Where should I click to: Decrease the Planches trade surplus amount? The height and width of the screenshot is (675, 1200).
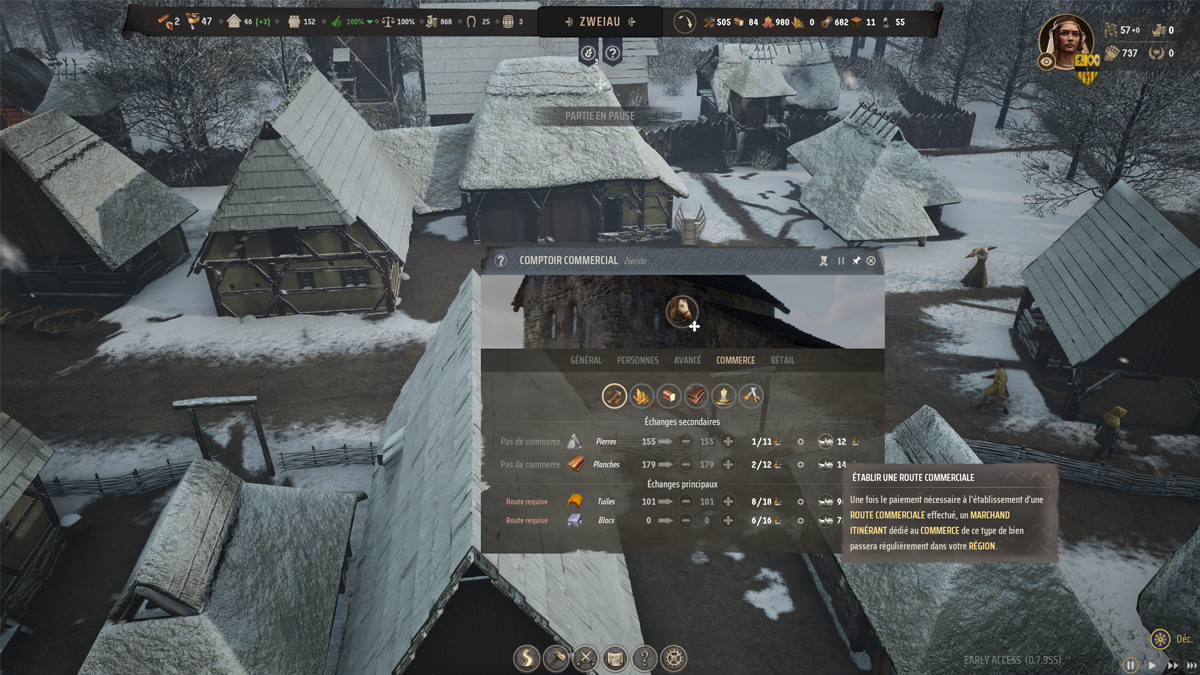coord(686,464)
